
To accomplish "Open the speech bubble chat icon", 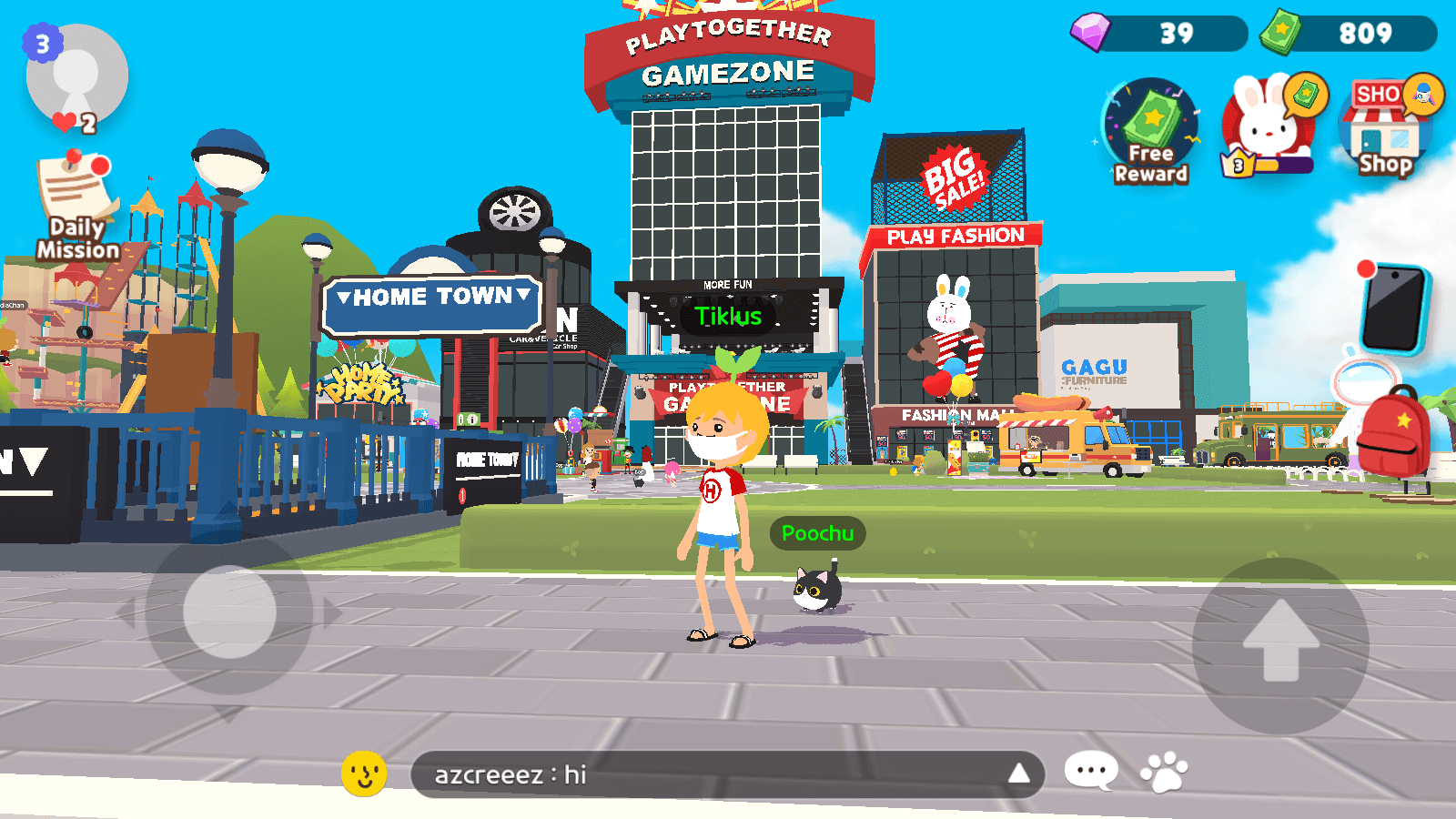I will (1089, 769).
